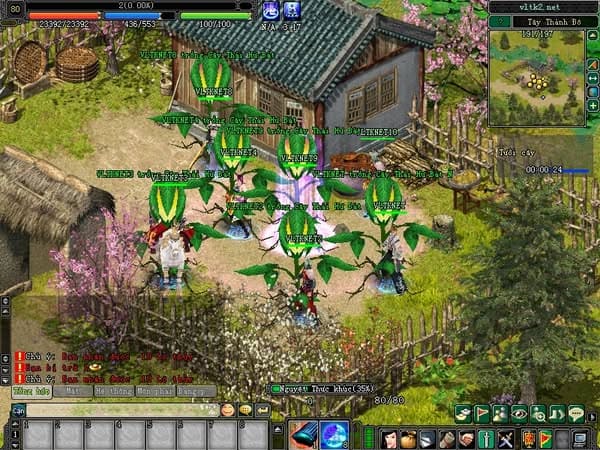600x450 pixels.
Task: Open the money pouch inventory bag
Action: tap(408, 438)
